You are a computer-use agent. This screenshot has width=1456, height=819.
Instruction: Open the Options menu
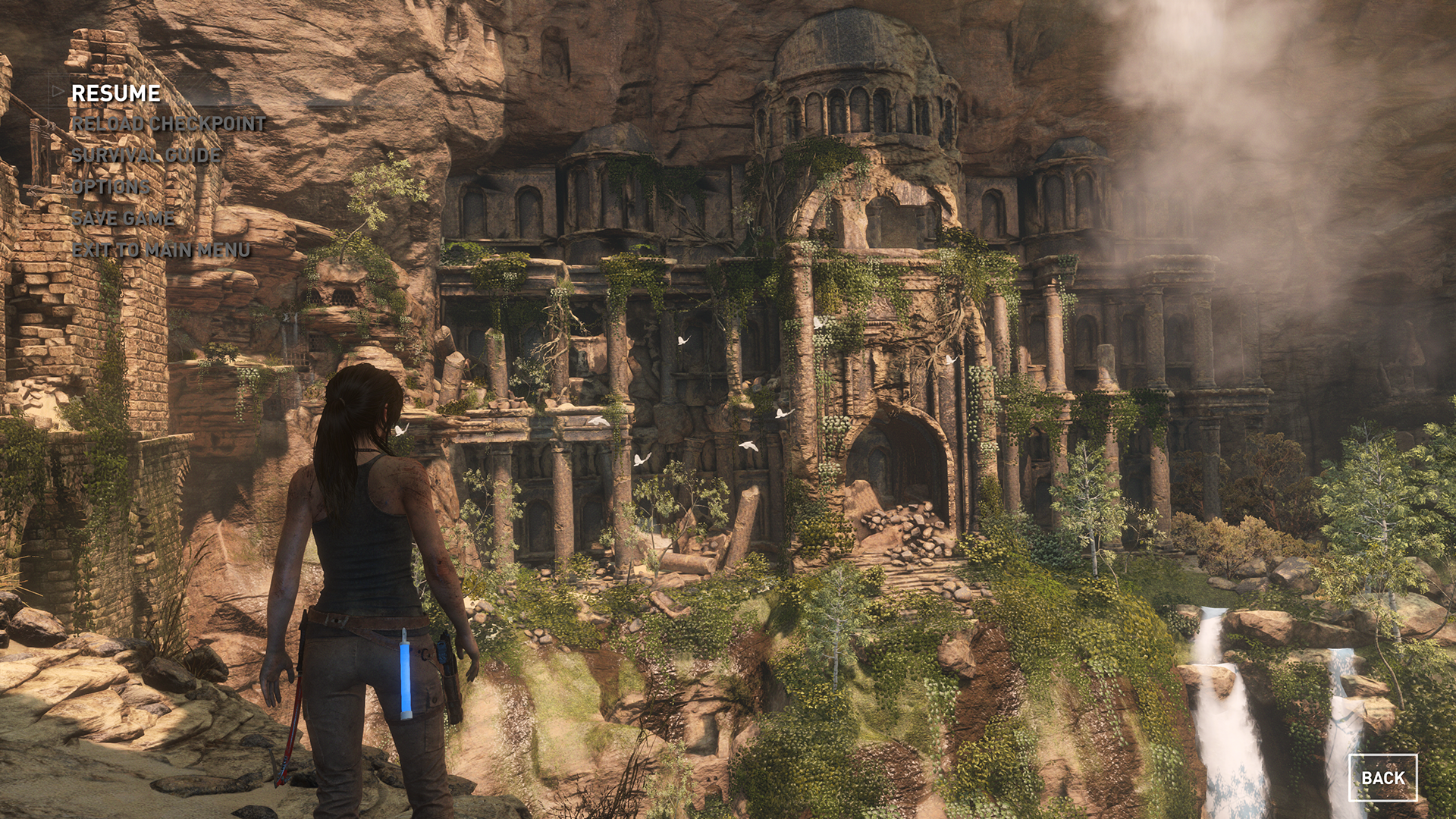tap(111, 187)
